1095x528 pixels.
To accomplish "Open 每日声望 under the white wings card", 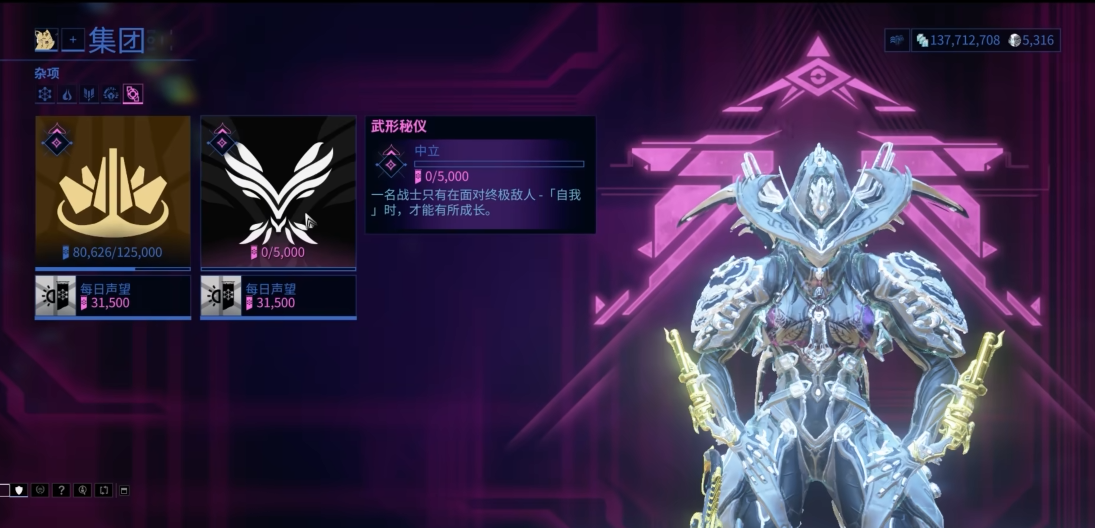I will pyautogui.click(x=278, y=296).
